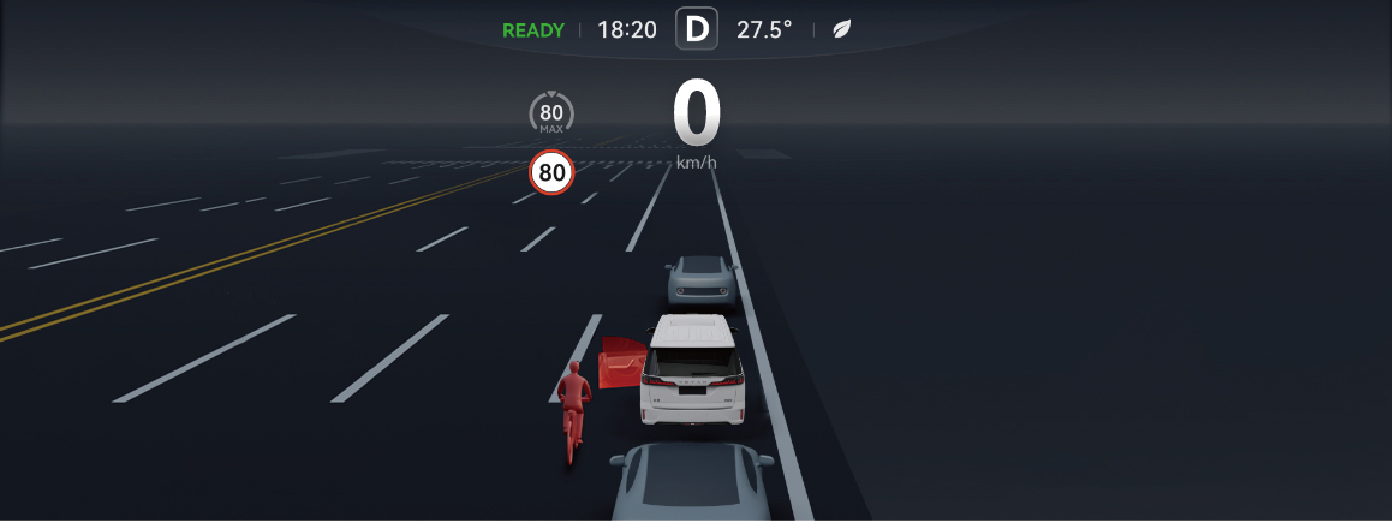The height and width of the screenshot is (521, 1392).
Task: Open the 80 MAX cruise speed icon
Action: [x=551, y=115]
